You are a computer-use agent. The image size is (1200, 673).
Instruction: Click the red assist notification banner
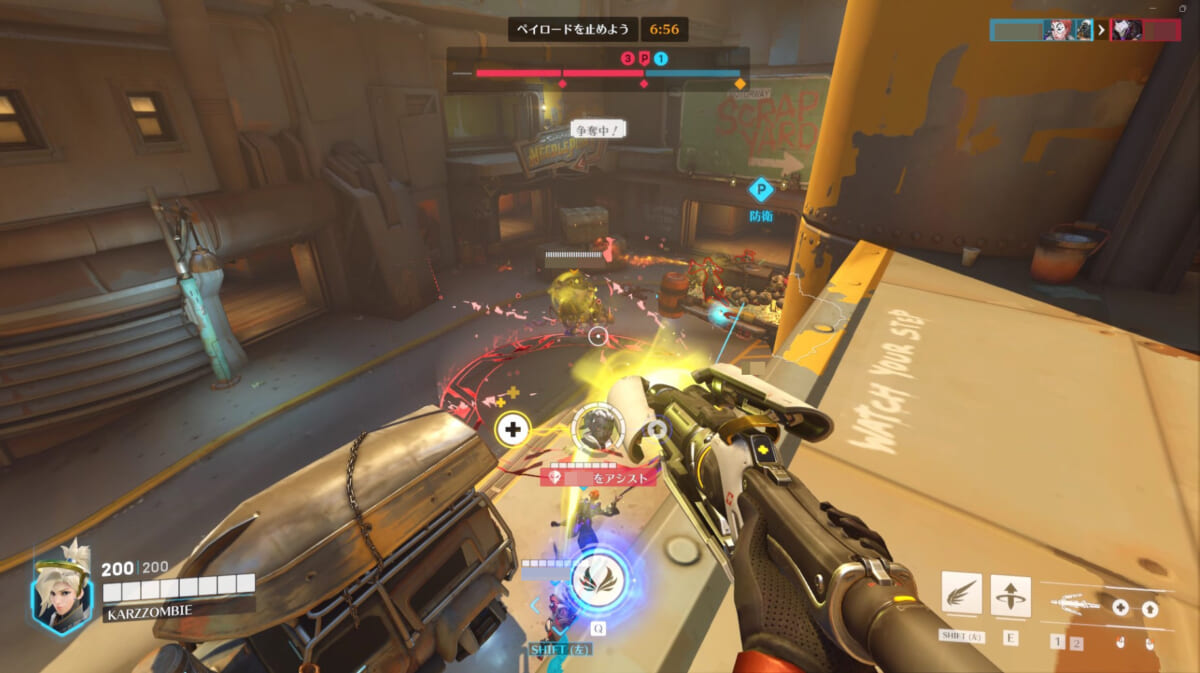599,478
